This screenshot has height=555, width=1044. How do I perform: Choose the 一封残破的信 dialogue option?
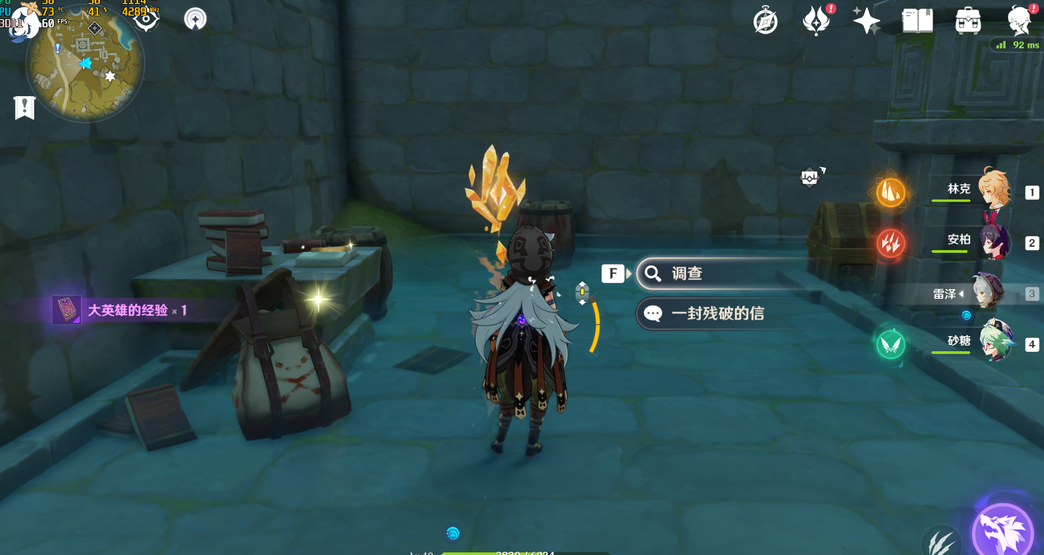[720, 314]
